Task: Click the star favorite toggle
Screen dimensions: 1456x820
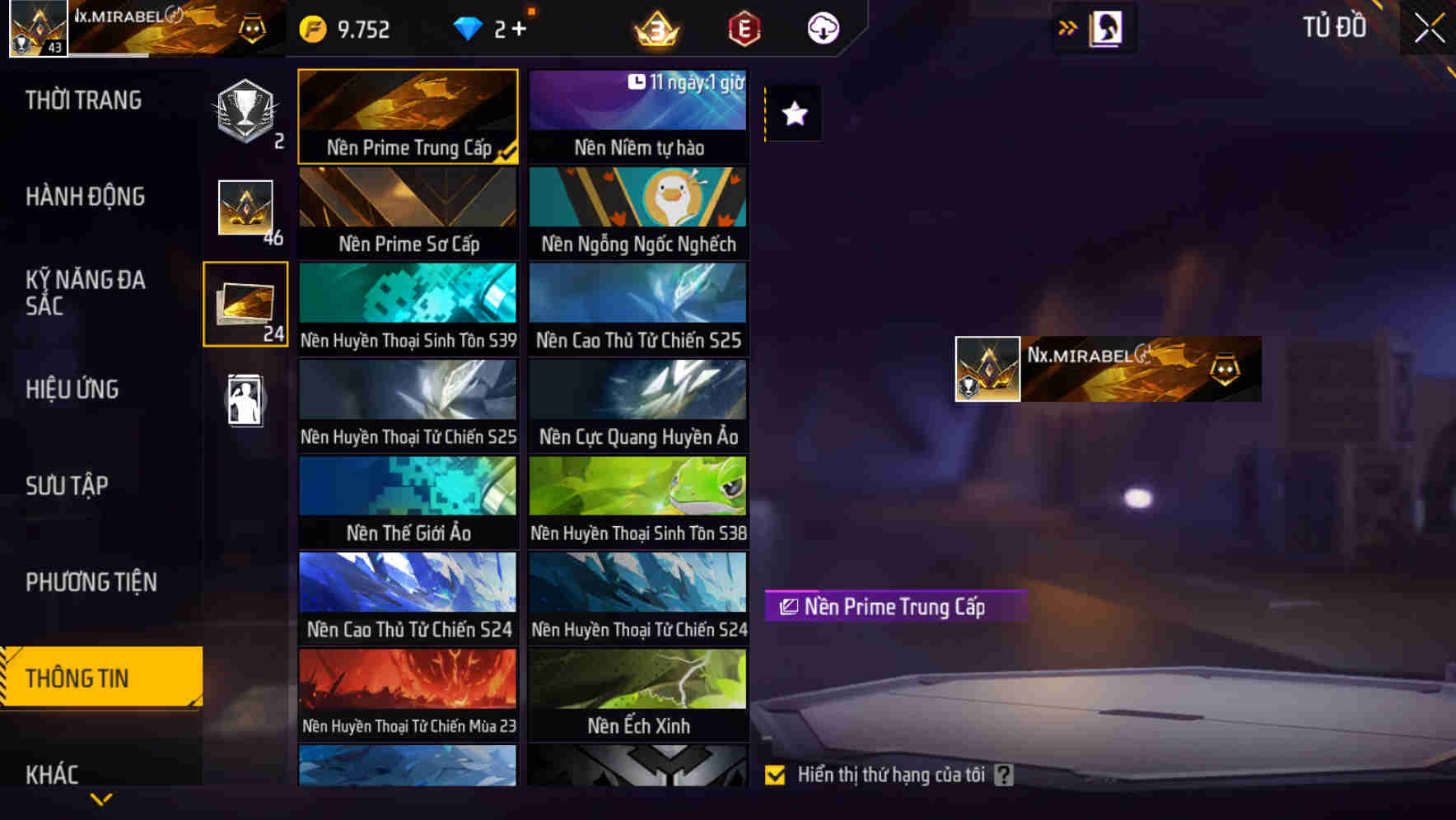Action: pyautogui.click(x=793, y=114)
